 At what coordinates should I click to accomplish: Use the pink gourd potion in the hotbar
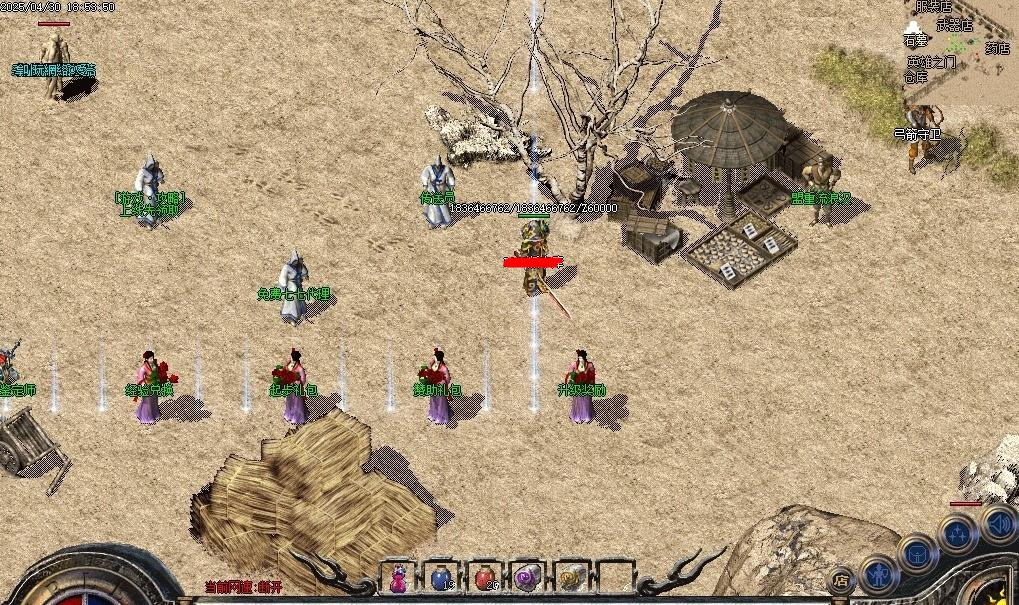(399, 578)
